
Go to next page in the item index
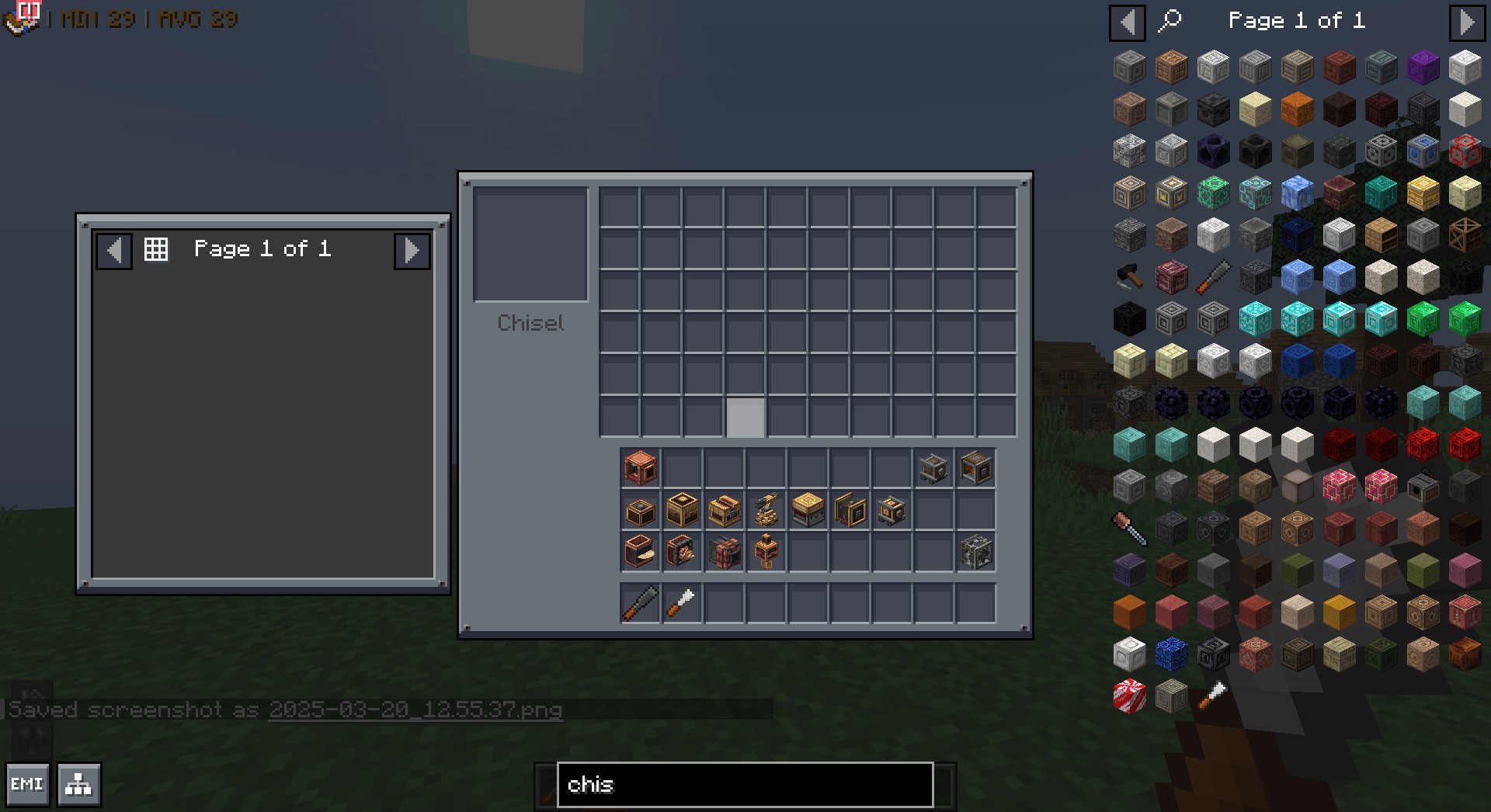1466,22
